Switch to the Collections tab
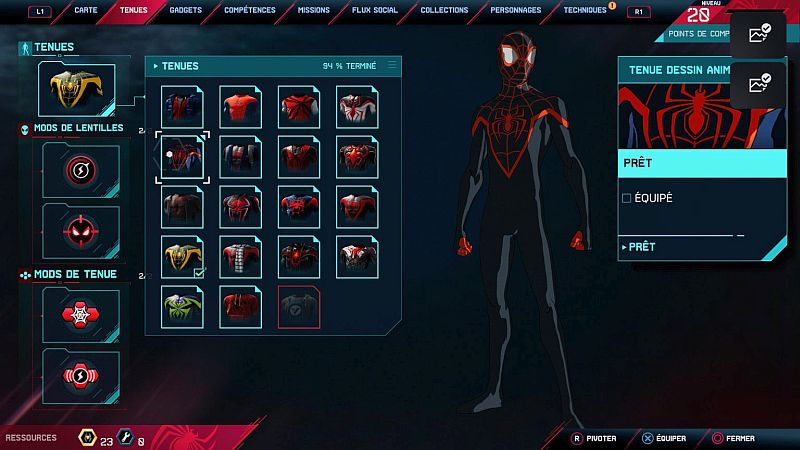This screenshot has width=800, height=450. click(x=444, y=10)
